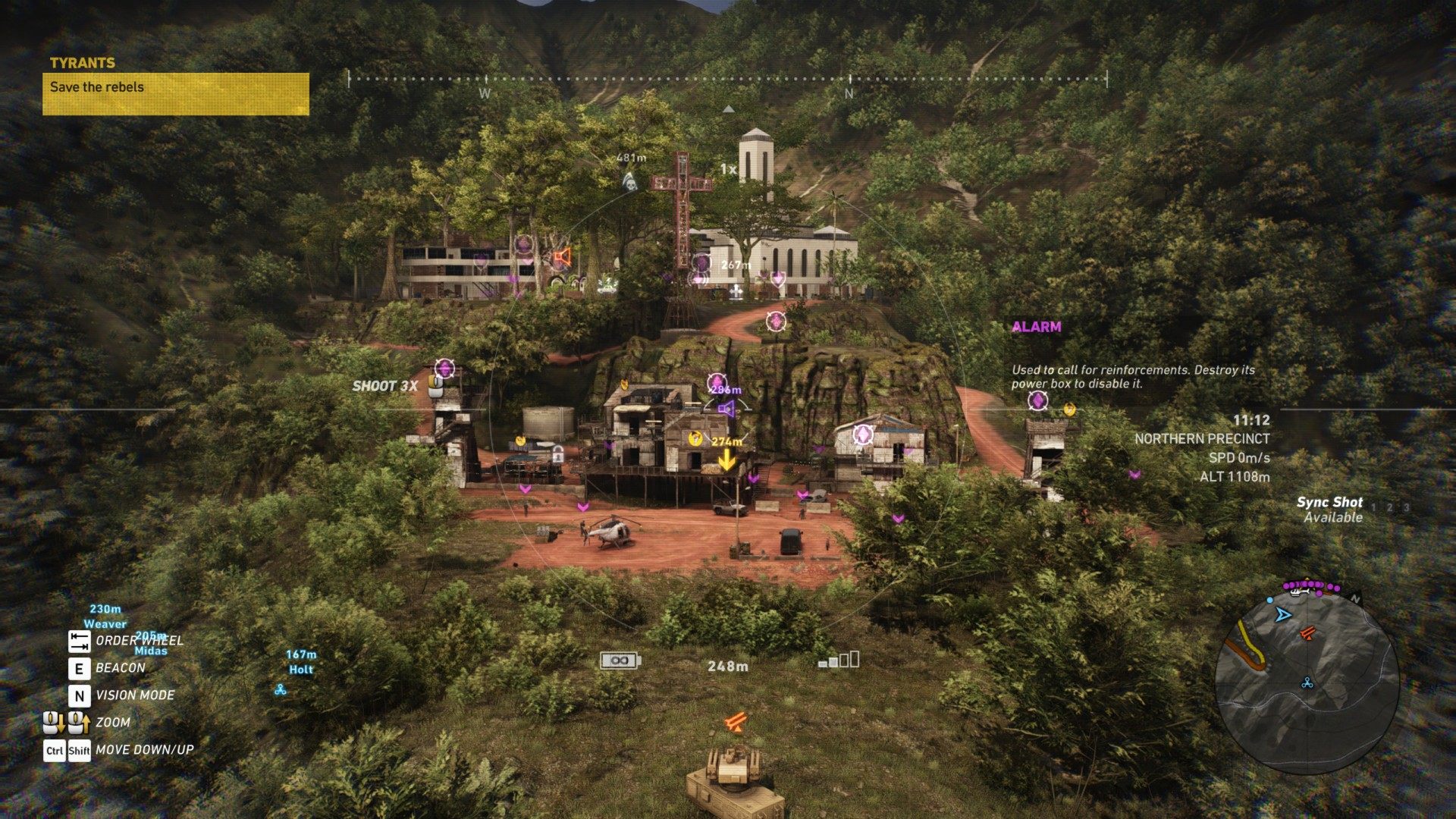Viewport: 1456px width, 819px height.
Task: Click the skull marker at 481m
Action: pyautogui.click(x=629, y=180)
